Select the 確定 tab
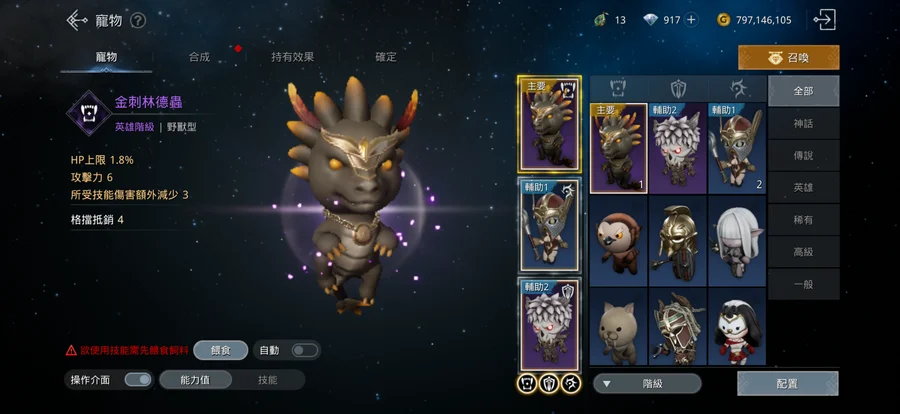 coord(385,57)
